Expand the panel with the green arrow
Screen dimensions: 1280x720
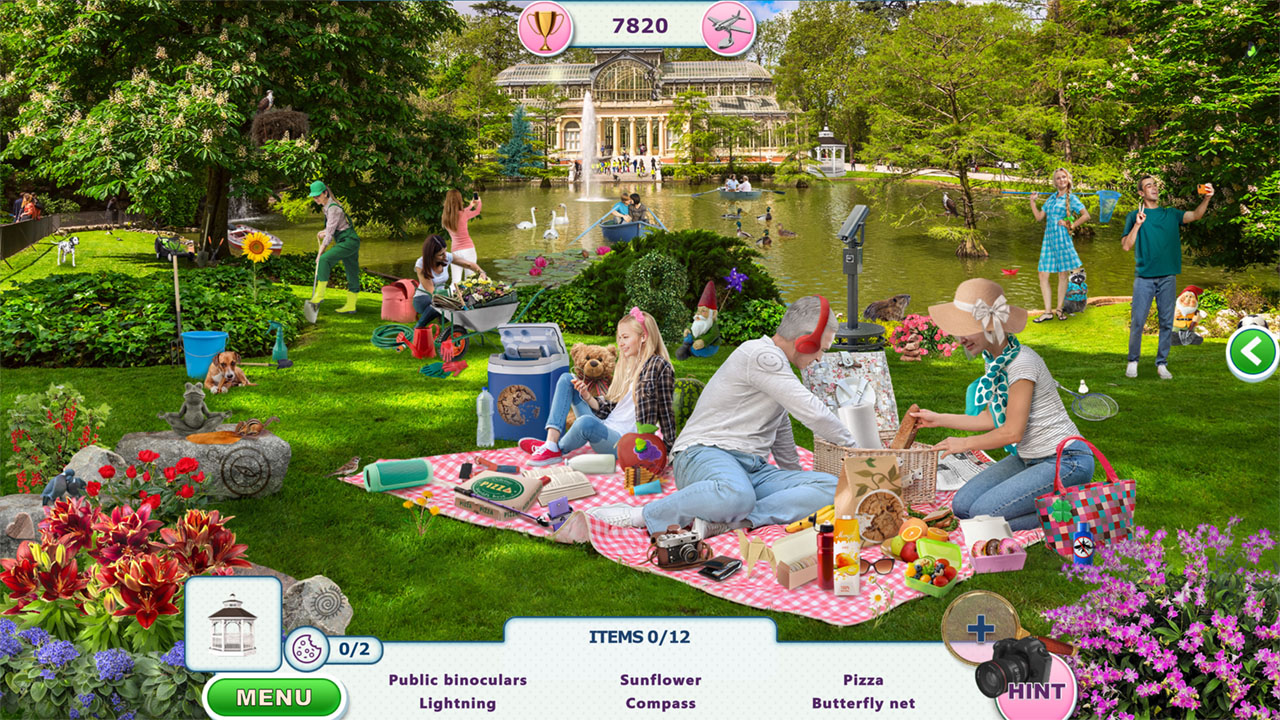(x=1251, y=349)
